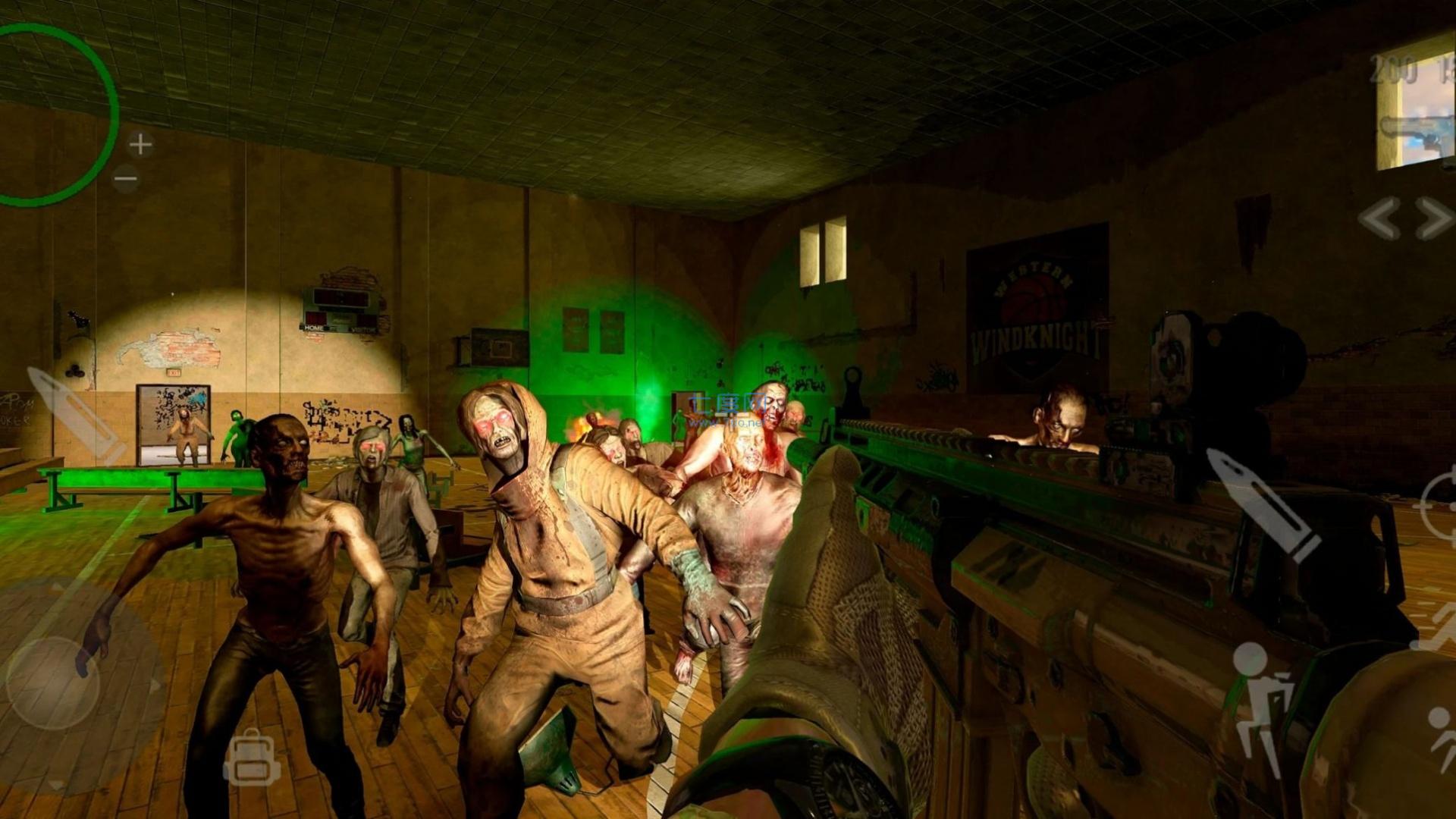
Task: Fire using the left-side bullet button
Action: 74,416
